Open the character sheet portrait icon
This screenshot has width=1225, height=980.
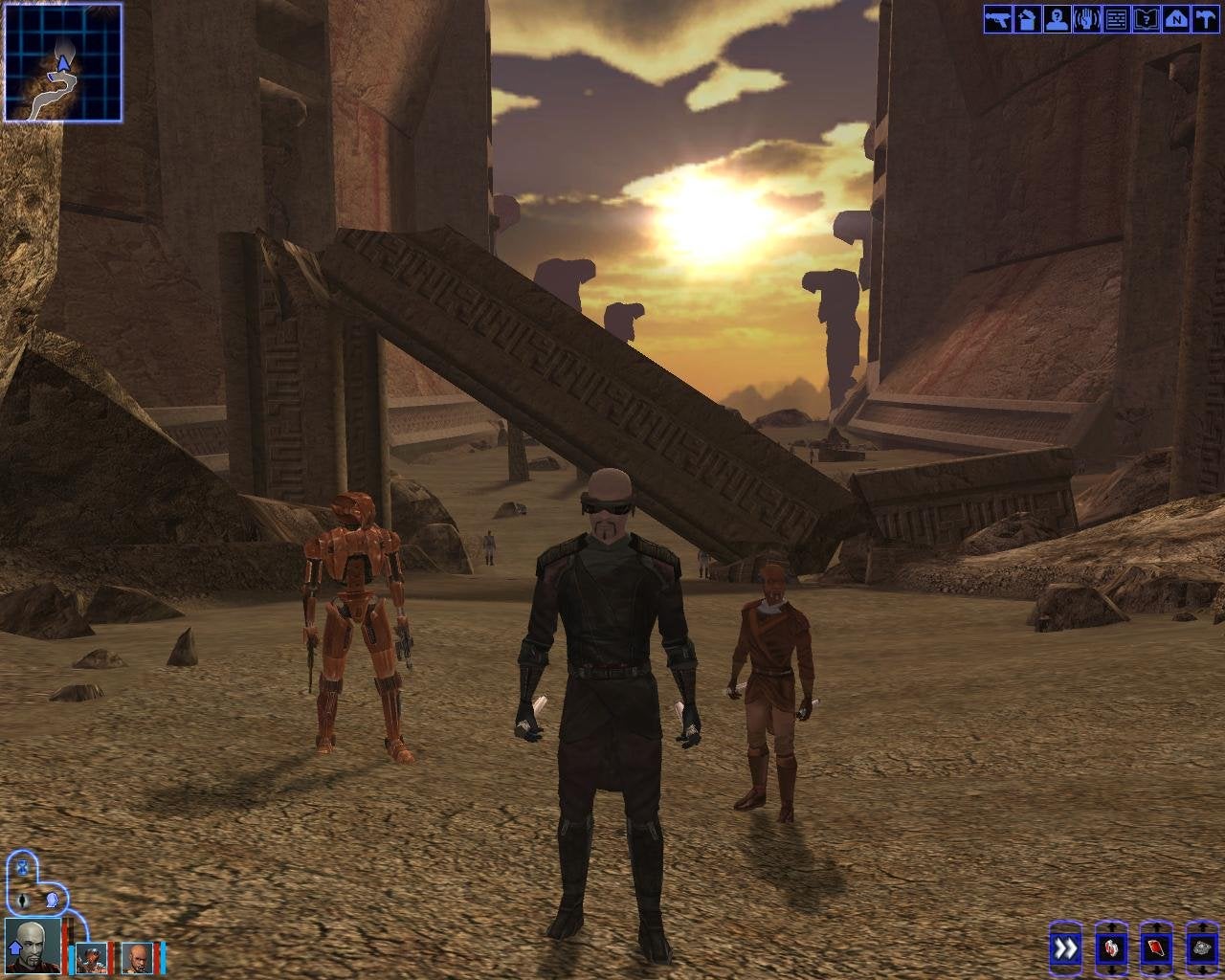click(1058, 19)
